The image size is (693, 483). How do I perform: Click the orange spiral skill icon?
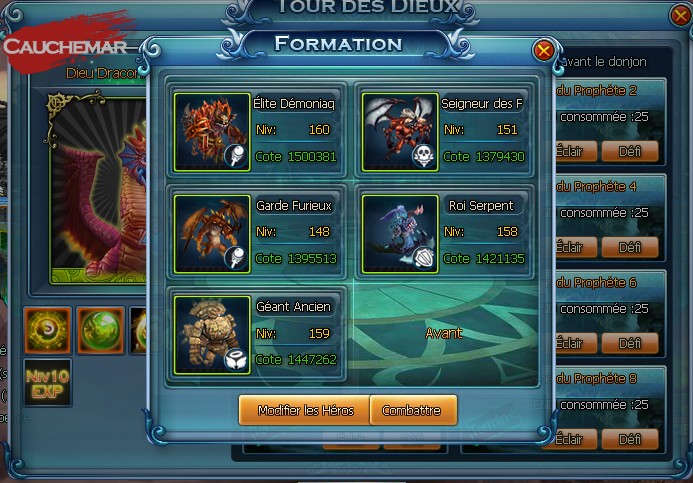pyautogui.click(x=47, y=330)
